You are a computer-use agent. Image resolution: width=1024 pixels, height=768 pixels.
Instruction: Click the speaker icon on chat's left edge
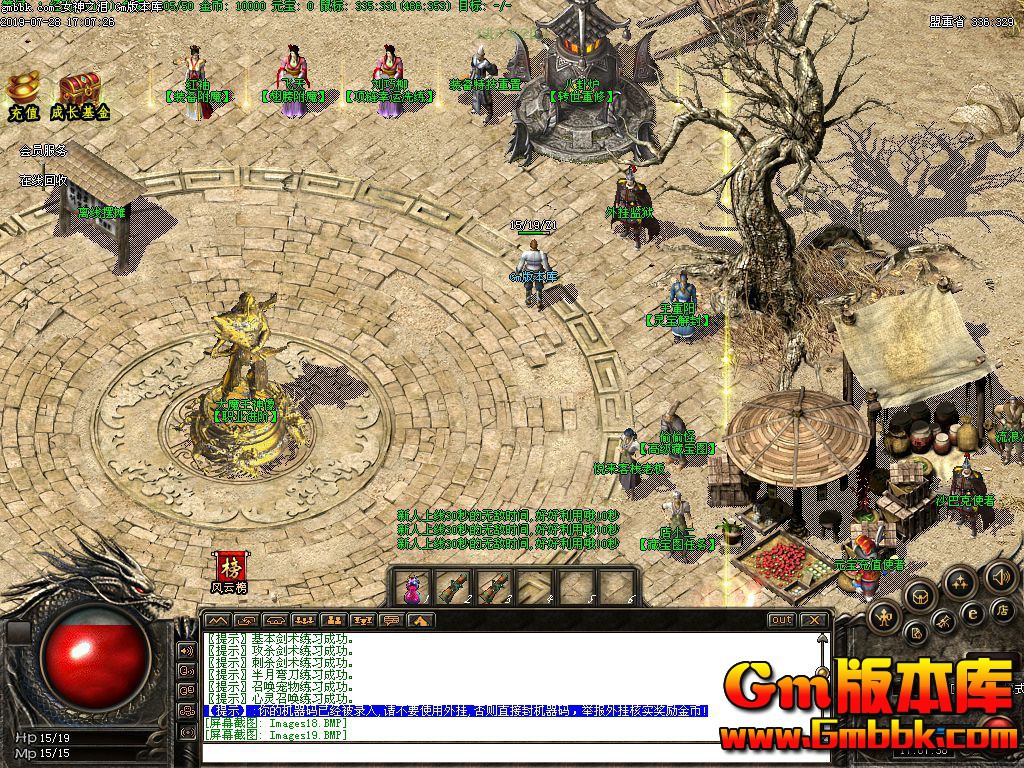(186, 650)
